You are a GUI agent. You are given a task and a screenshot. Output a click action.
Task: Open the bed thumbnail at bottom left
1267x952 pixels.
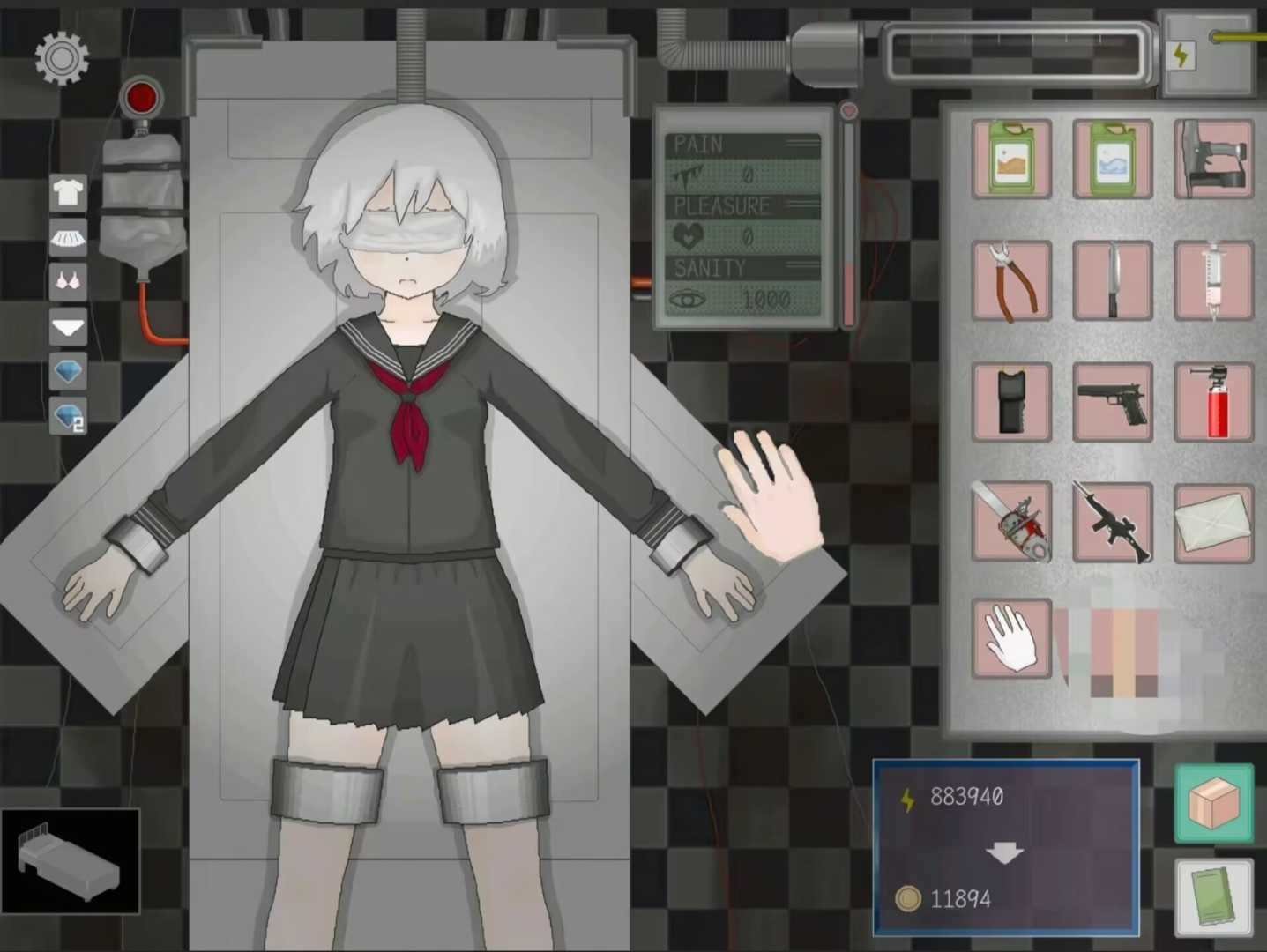coord(69,859)
